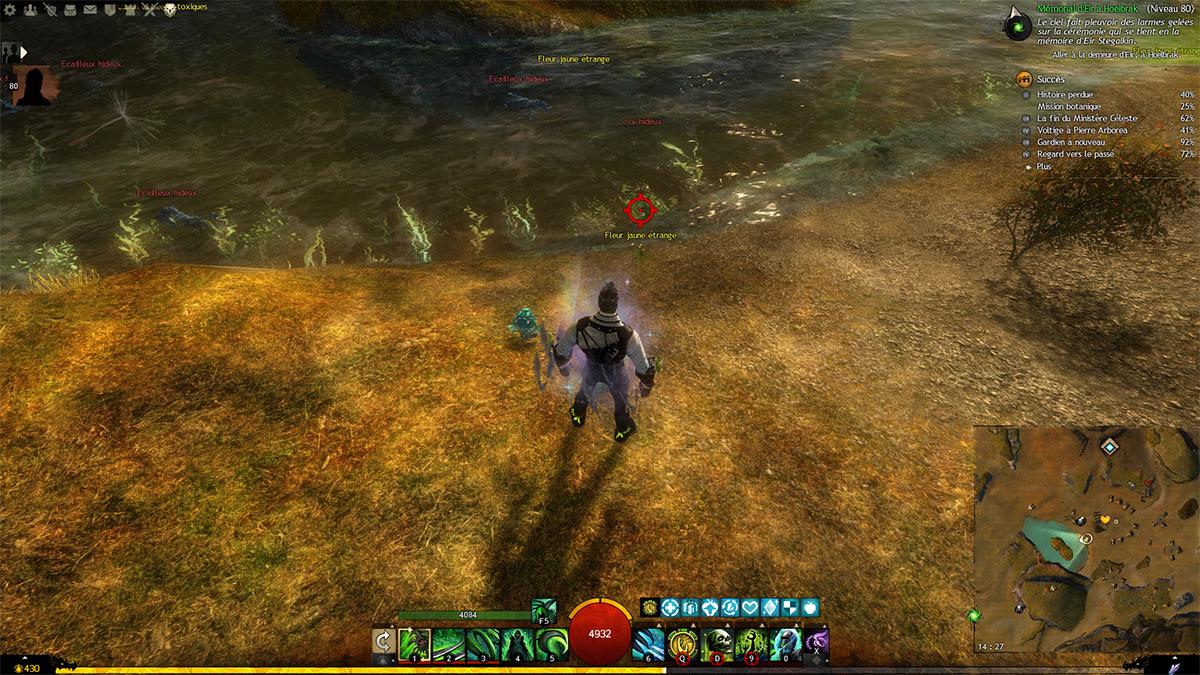Click the weapon swap arrow button
This screenshot has width=1200, height=675.
coord(381,642)
